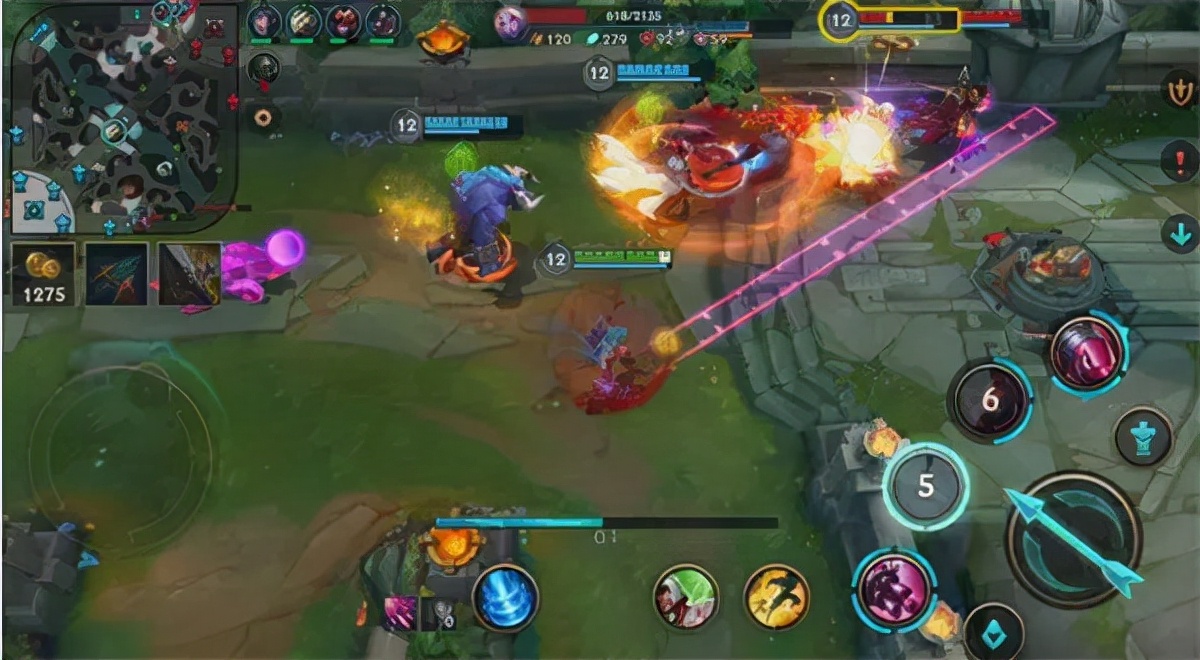Cast the pink ability above the attack button
This screenshot has width=1200, height=660.
(1086, 354)
